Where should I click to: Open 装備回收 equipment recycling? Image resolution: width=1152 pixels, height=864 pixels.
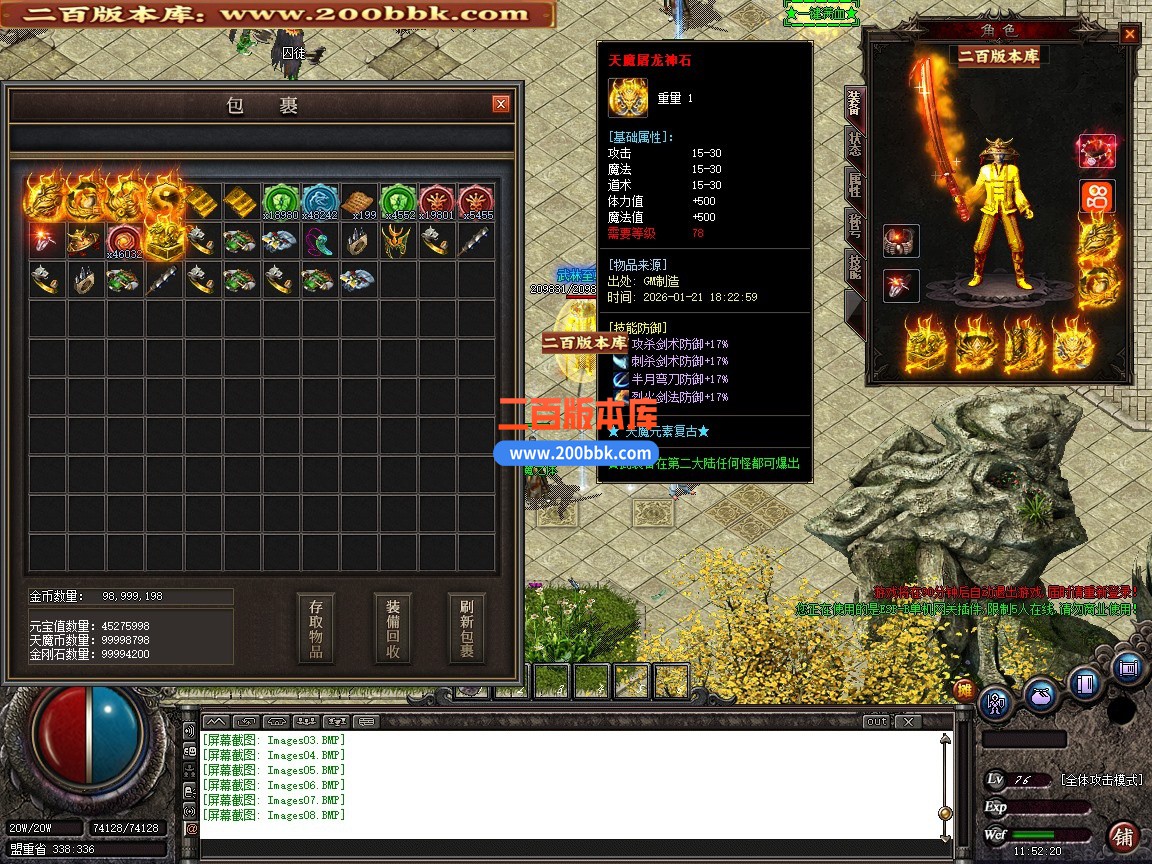point(393,628)
